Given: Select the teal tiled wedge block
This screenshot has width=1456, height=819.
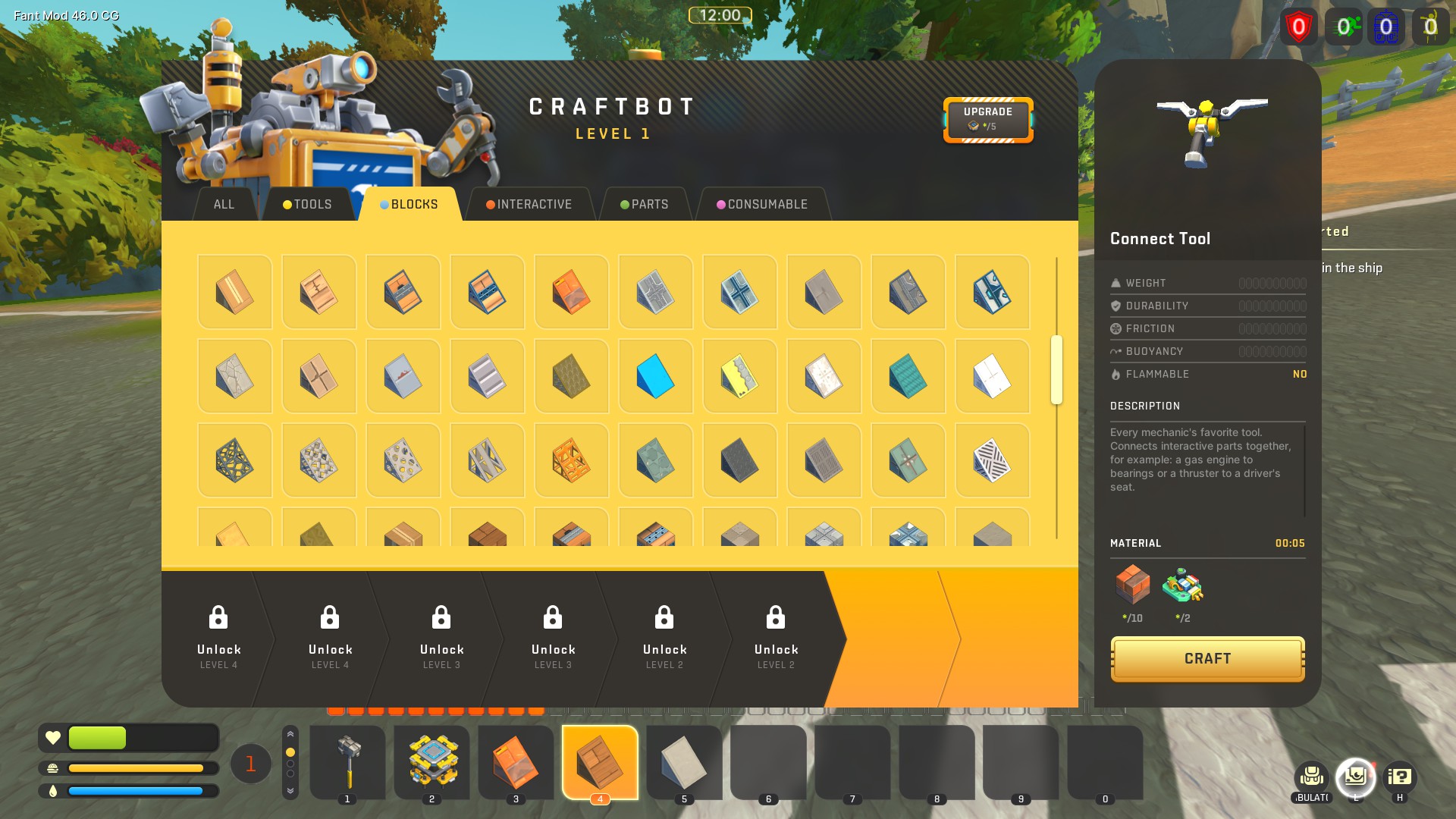Looking at the screenshot, I should click(x=908, y=376).
